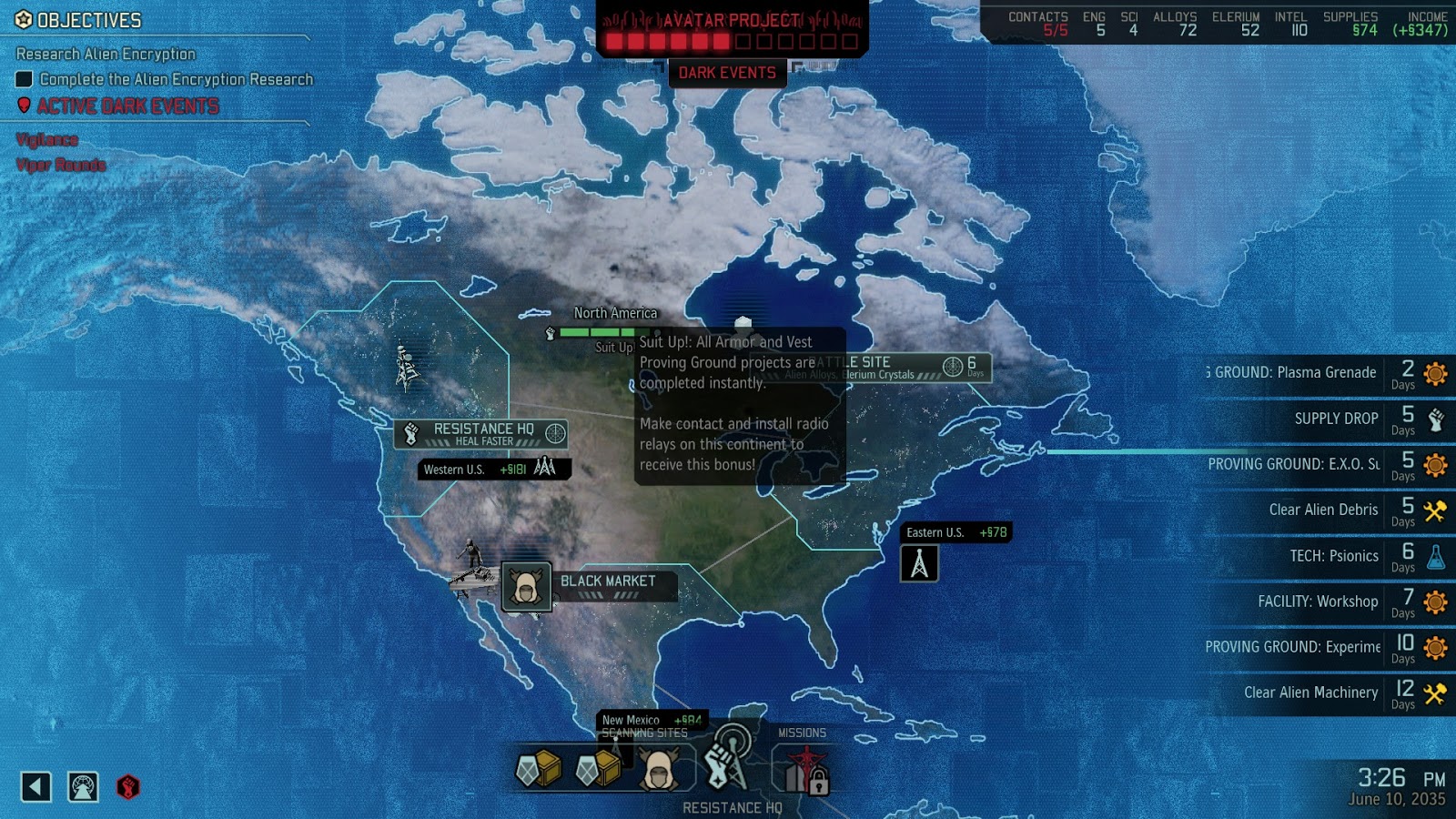Check the Complete Alien Encryption Research objective box
This screenshot has width=1456, height=819.
[x=24, y=79]
